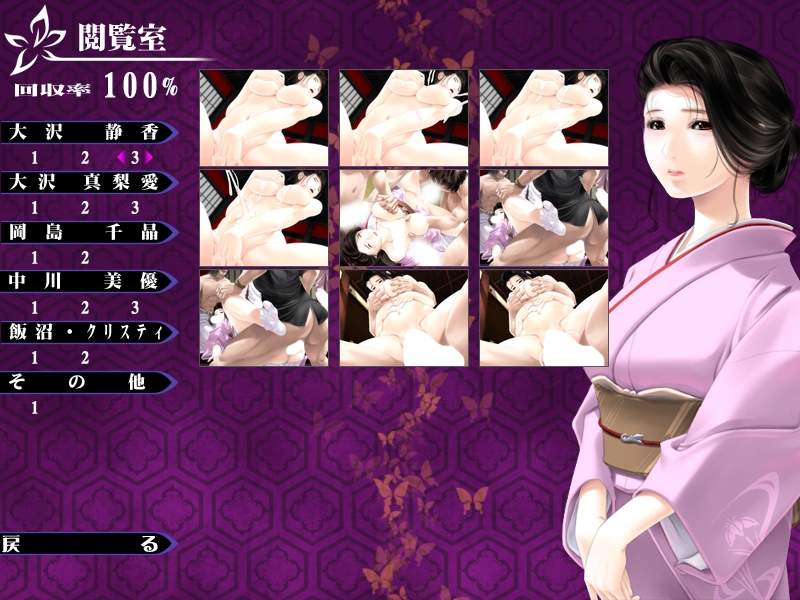
Task: Open page 1 under その他
Action: click(x=35, y=408)
